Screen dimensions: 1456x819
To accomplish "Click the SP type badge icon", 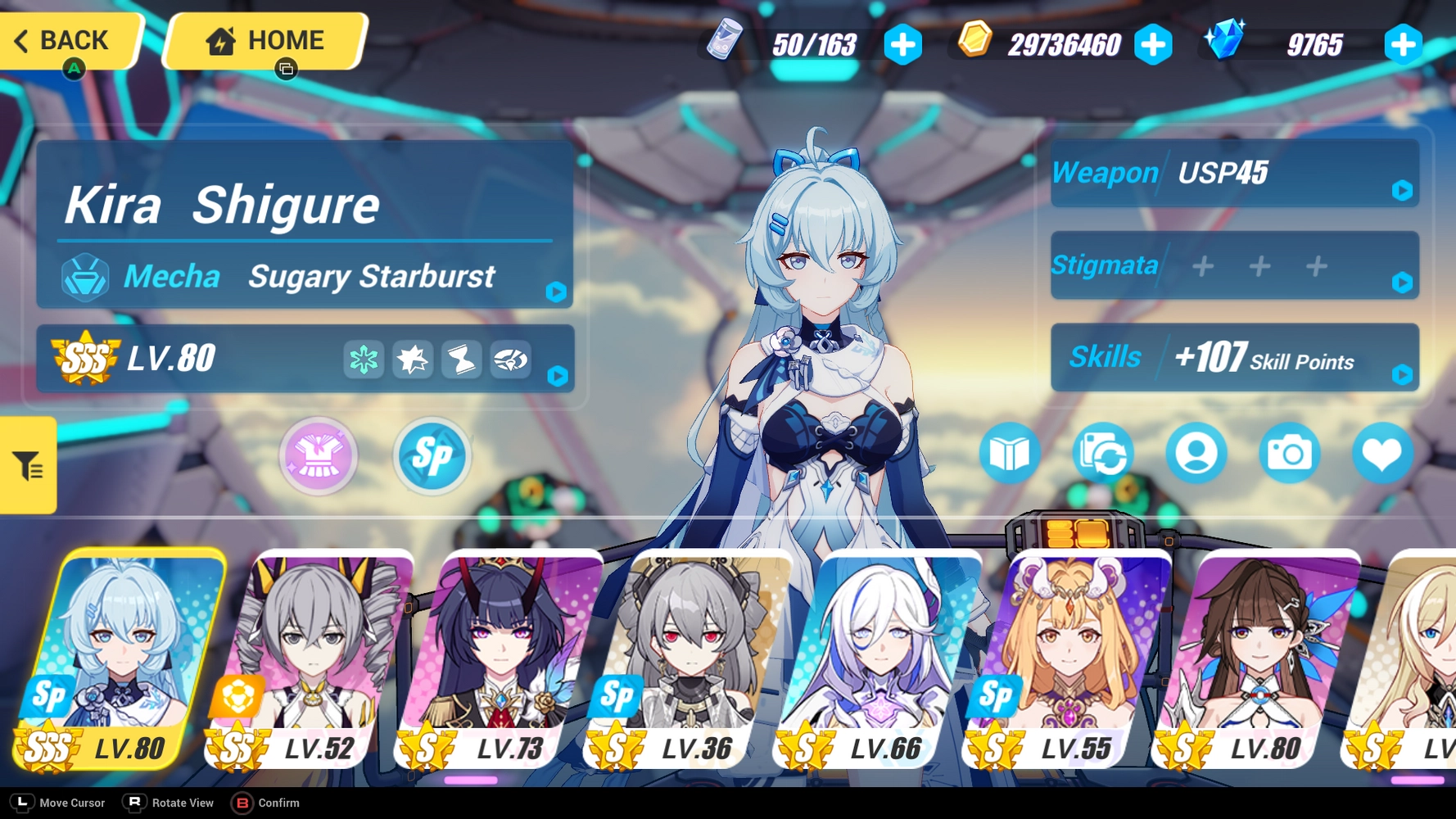I will [x=432, y=457].
